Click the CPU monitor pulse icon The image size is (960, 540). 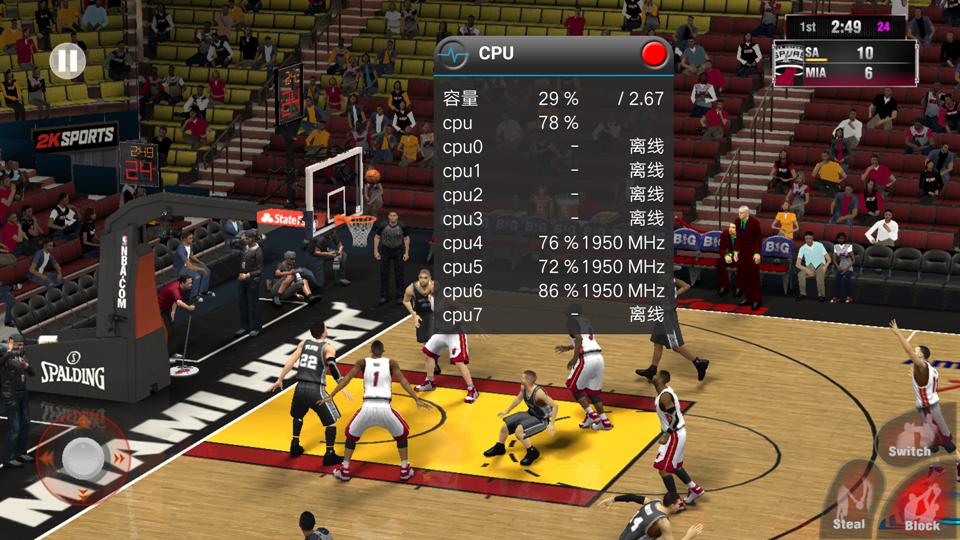click(x=455, y=54)
